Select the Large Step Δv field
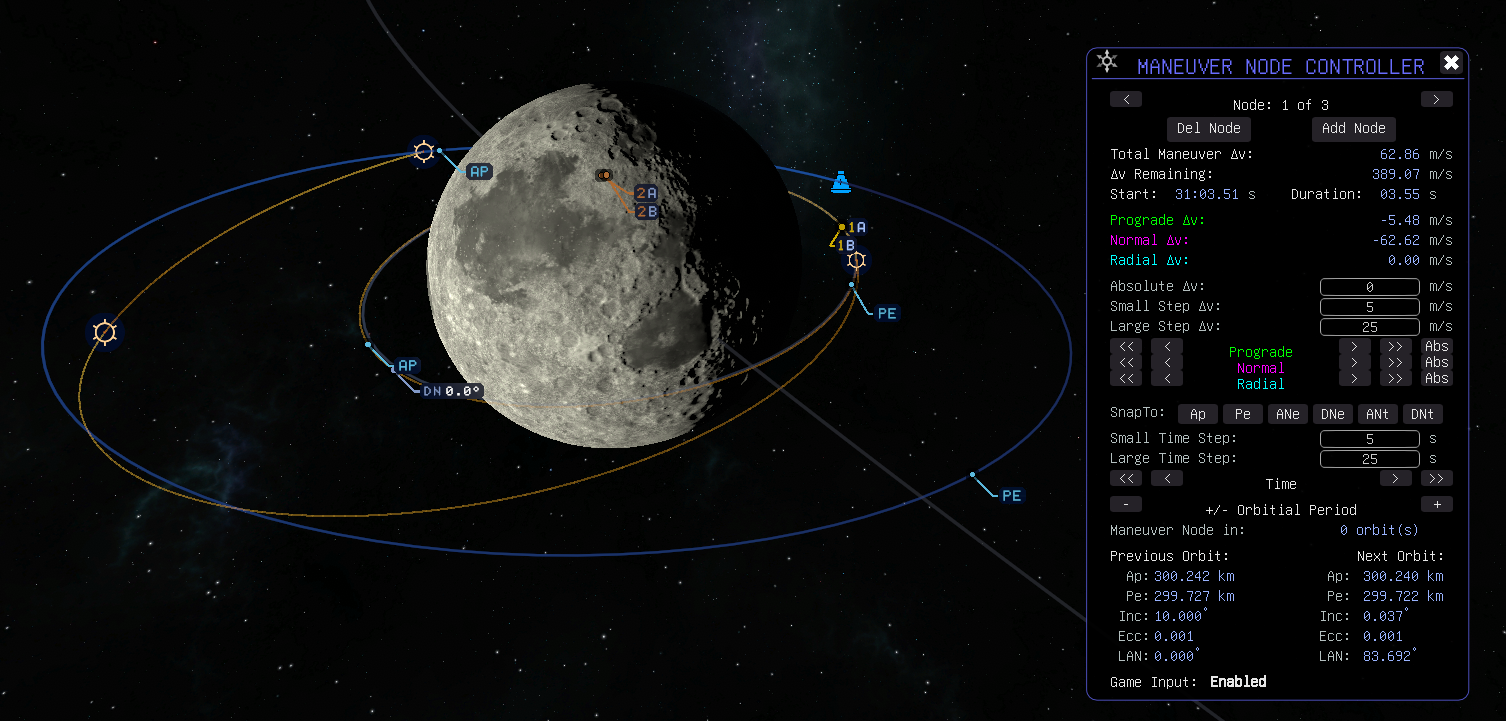 click(x=1369, y=327)
